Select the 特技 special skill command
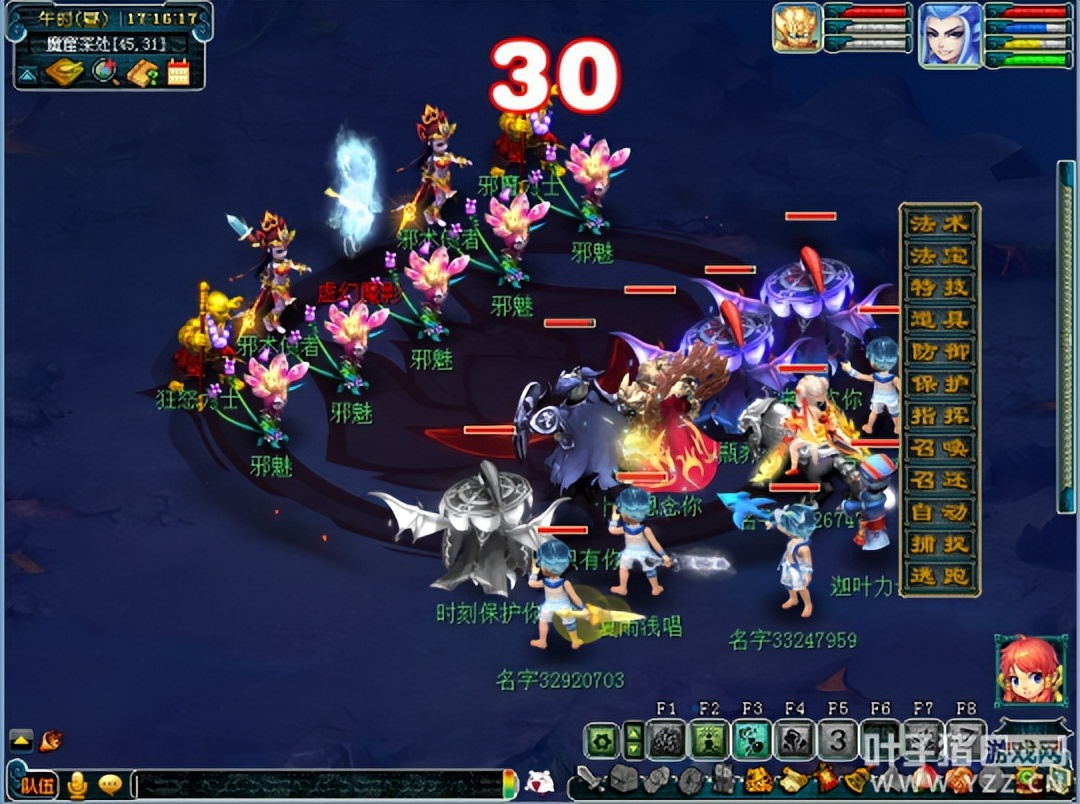The height and width of the screenshot is (804, 1080). click(x=939, y=288)
